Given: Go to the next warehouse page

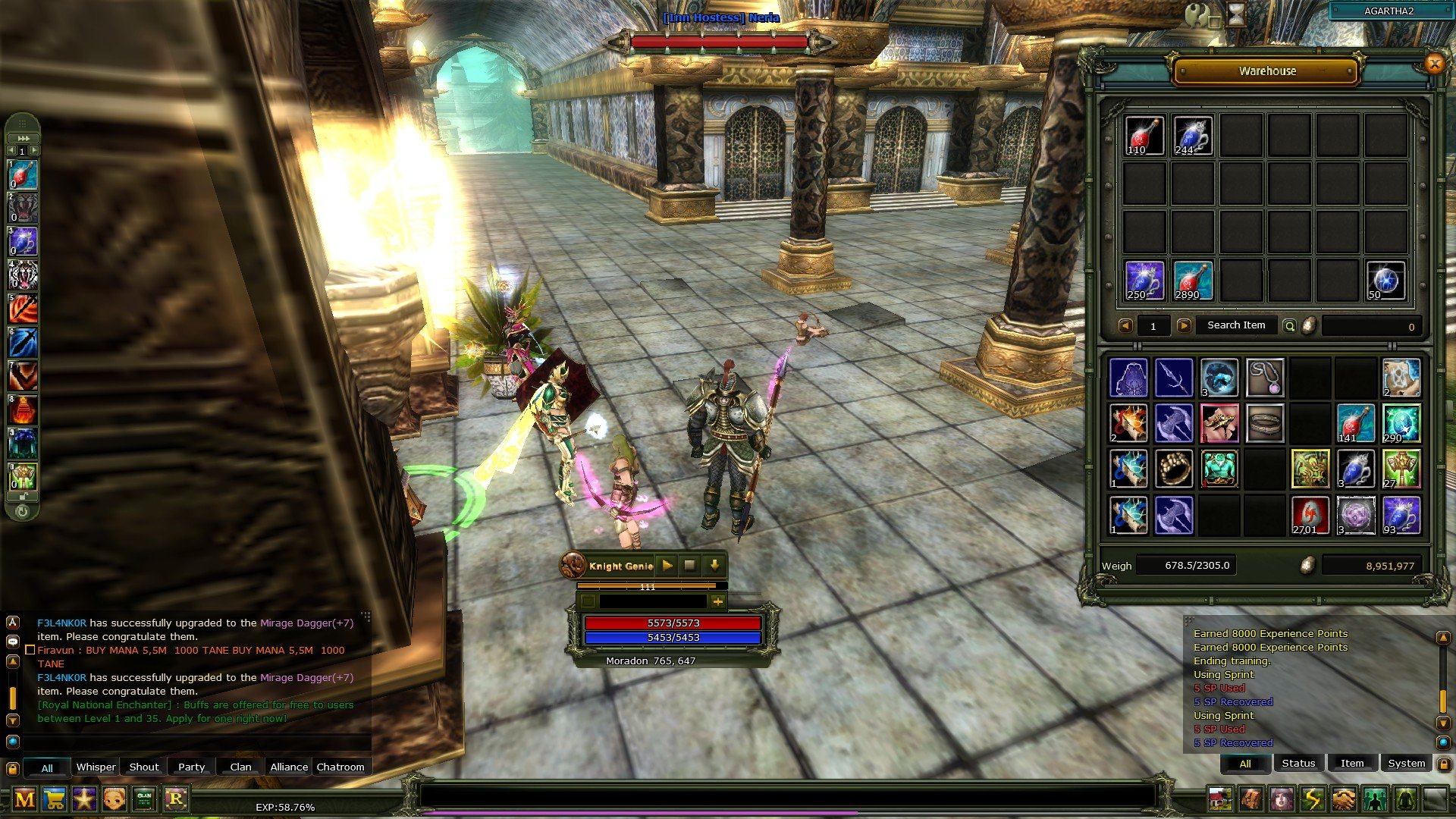Looking at the screenshot, I should (x=1184, y=326).
